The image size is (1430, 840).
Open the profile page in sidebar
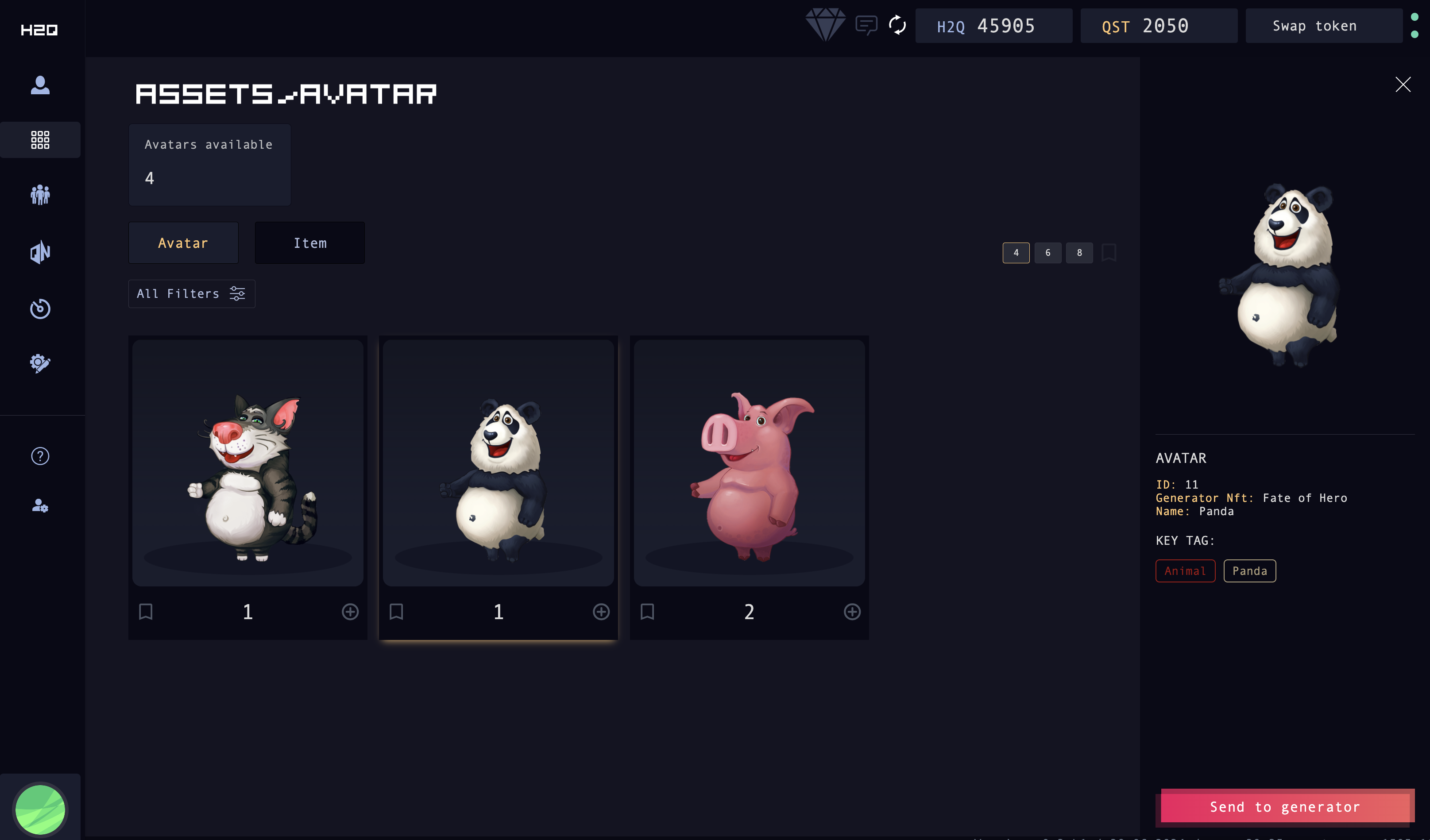40,85
